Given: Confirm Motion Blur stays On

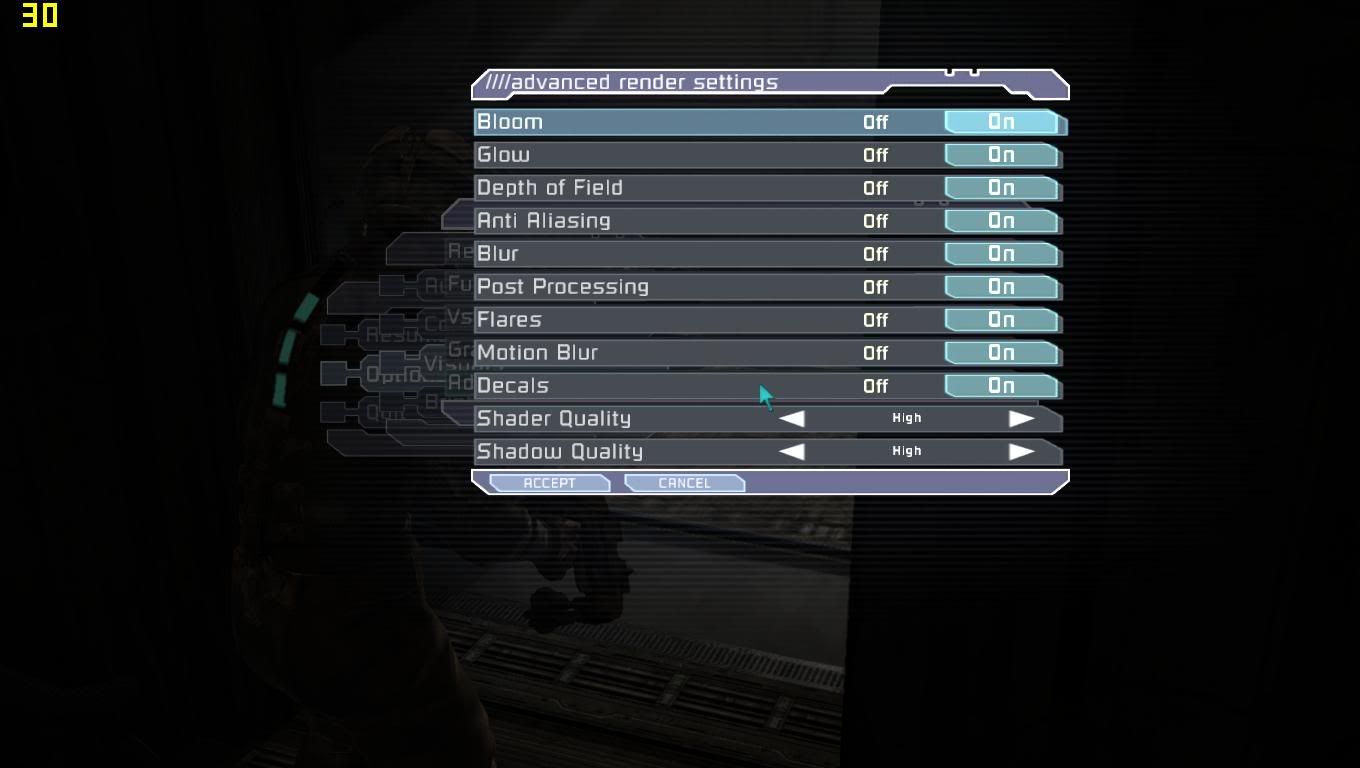Looking at the screenshot, I should pyautogui.click(x=1001, y=352).
